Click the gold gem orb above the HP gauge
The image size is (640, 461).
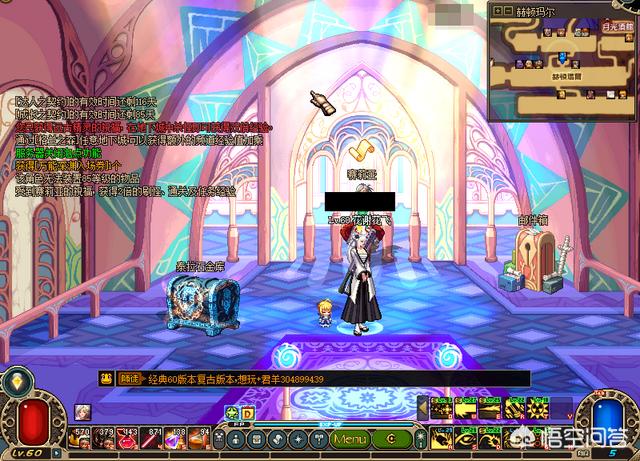click(17, 382)
